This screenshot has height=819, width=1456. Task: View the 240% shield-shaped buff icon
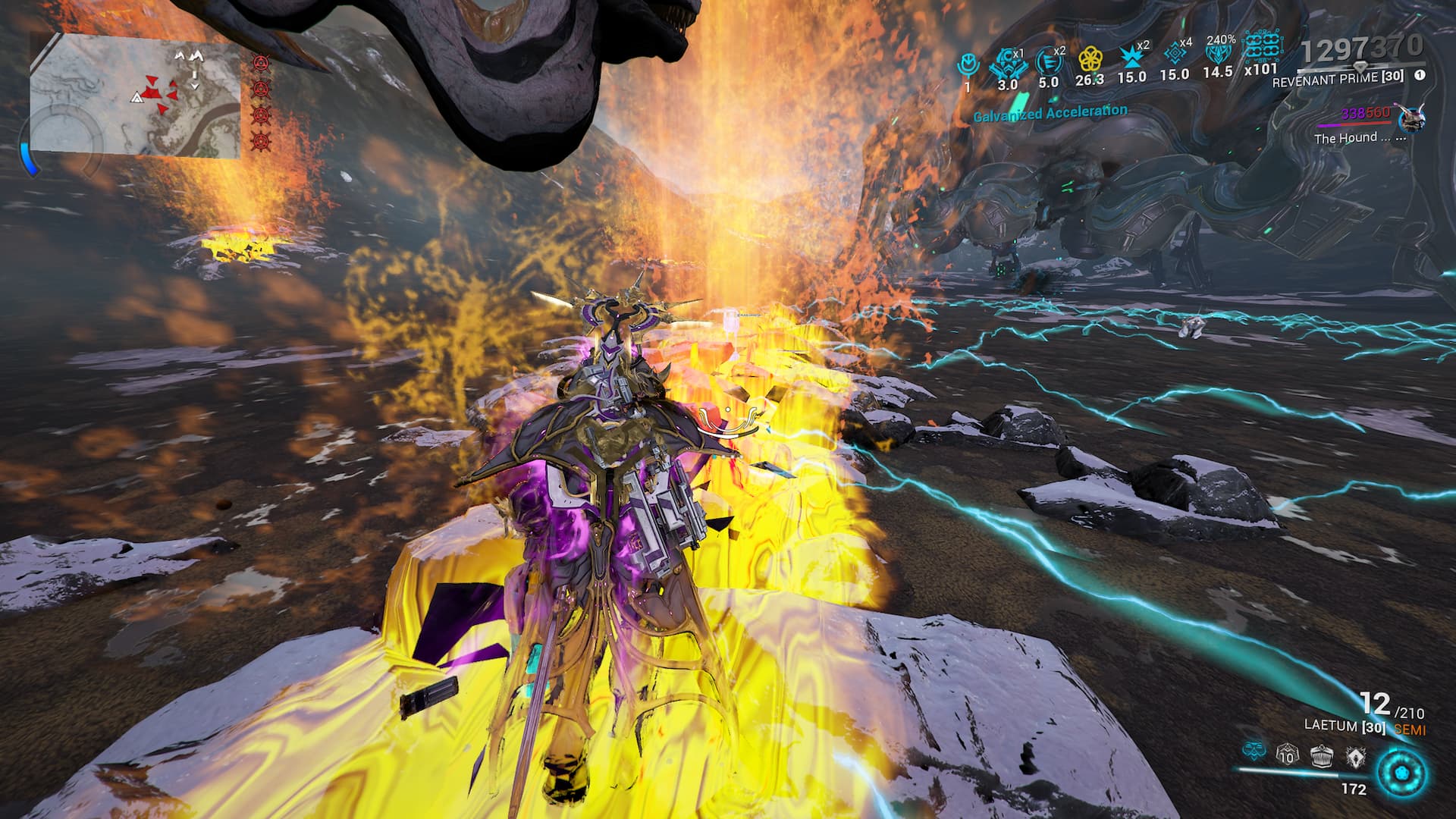[x=1218, y=55]
